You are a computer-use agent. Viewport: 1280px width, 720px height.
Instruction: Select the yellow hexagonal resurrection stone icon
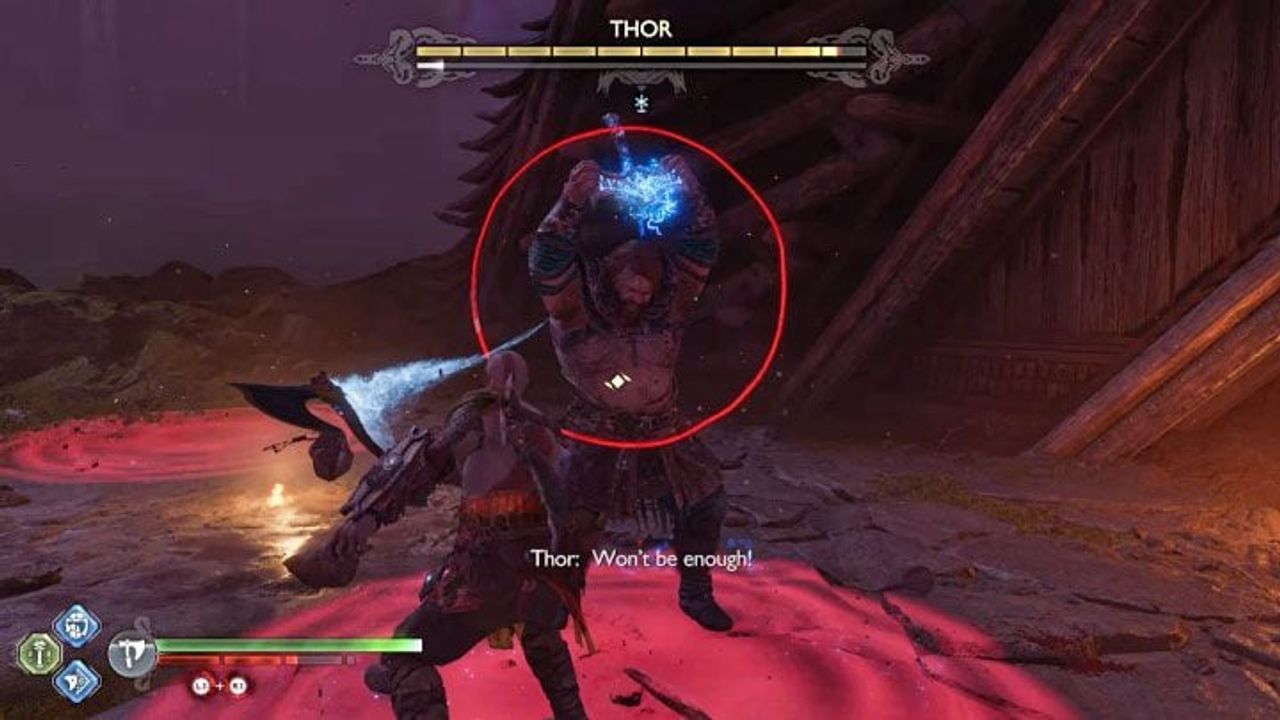point(42,654)
